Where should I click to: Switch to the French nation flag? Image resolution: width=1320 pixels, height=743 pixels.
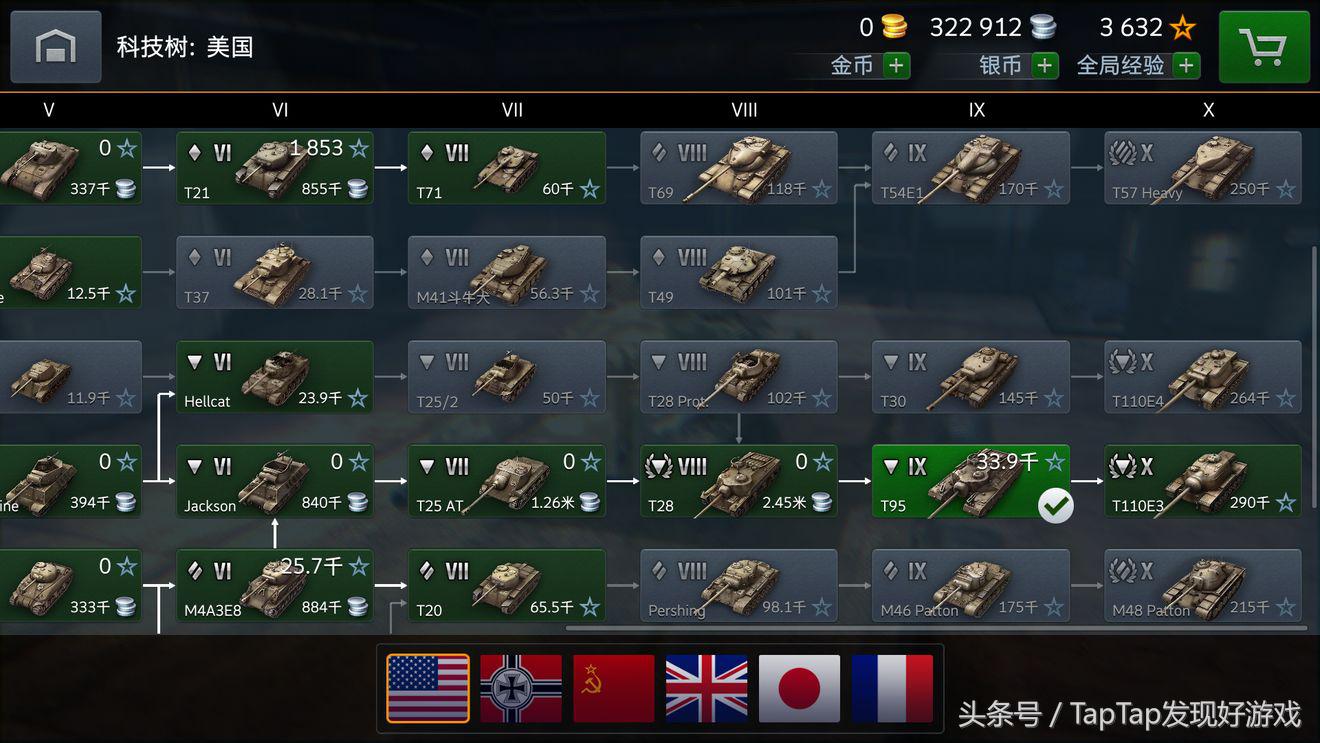coord(892,688)
